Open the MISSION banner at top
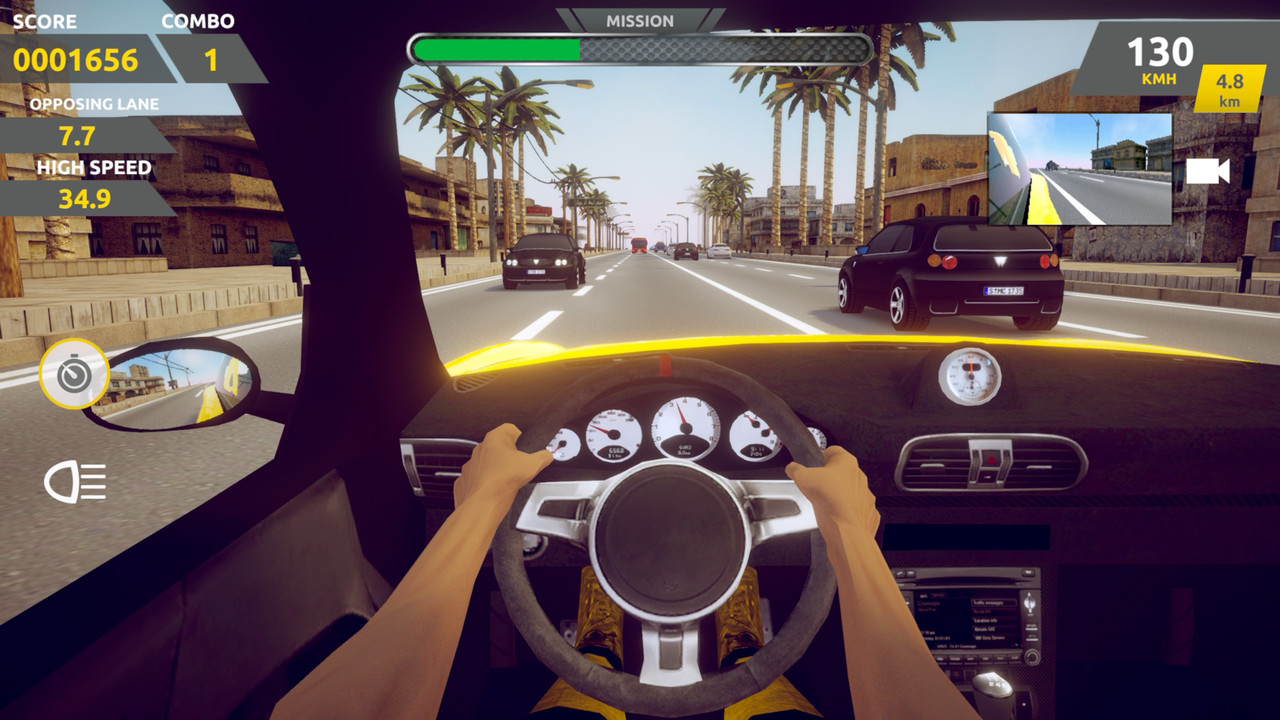The width and height of the screenshot is (1280, 720). tap(639, 18)
